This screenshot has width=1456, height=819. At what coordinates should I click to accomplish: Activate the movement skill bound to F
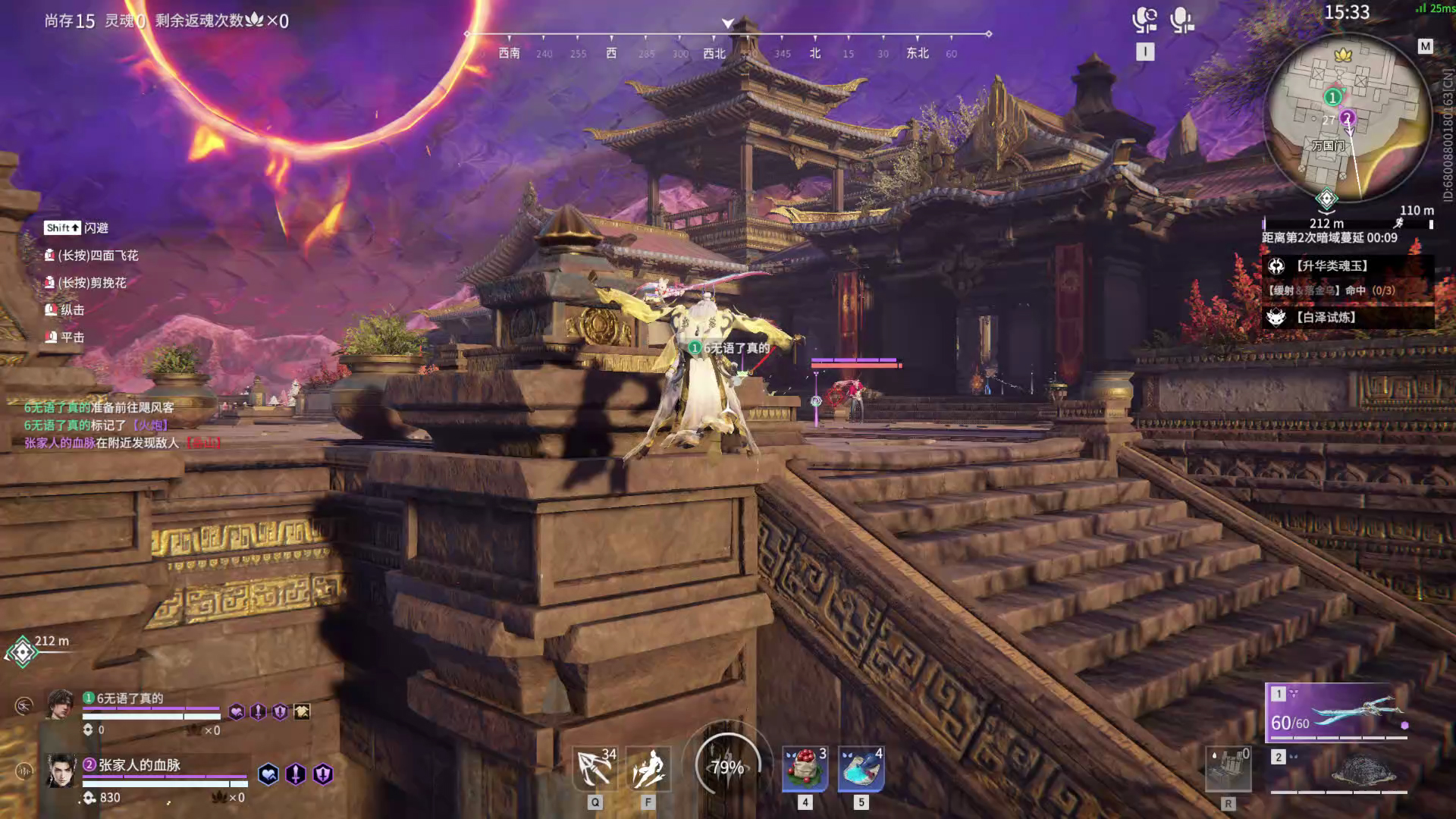[648, 766]
